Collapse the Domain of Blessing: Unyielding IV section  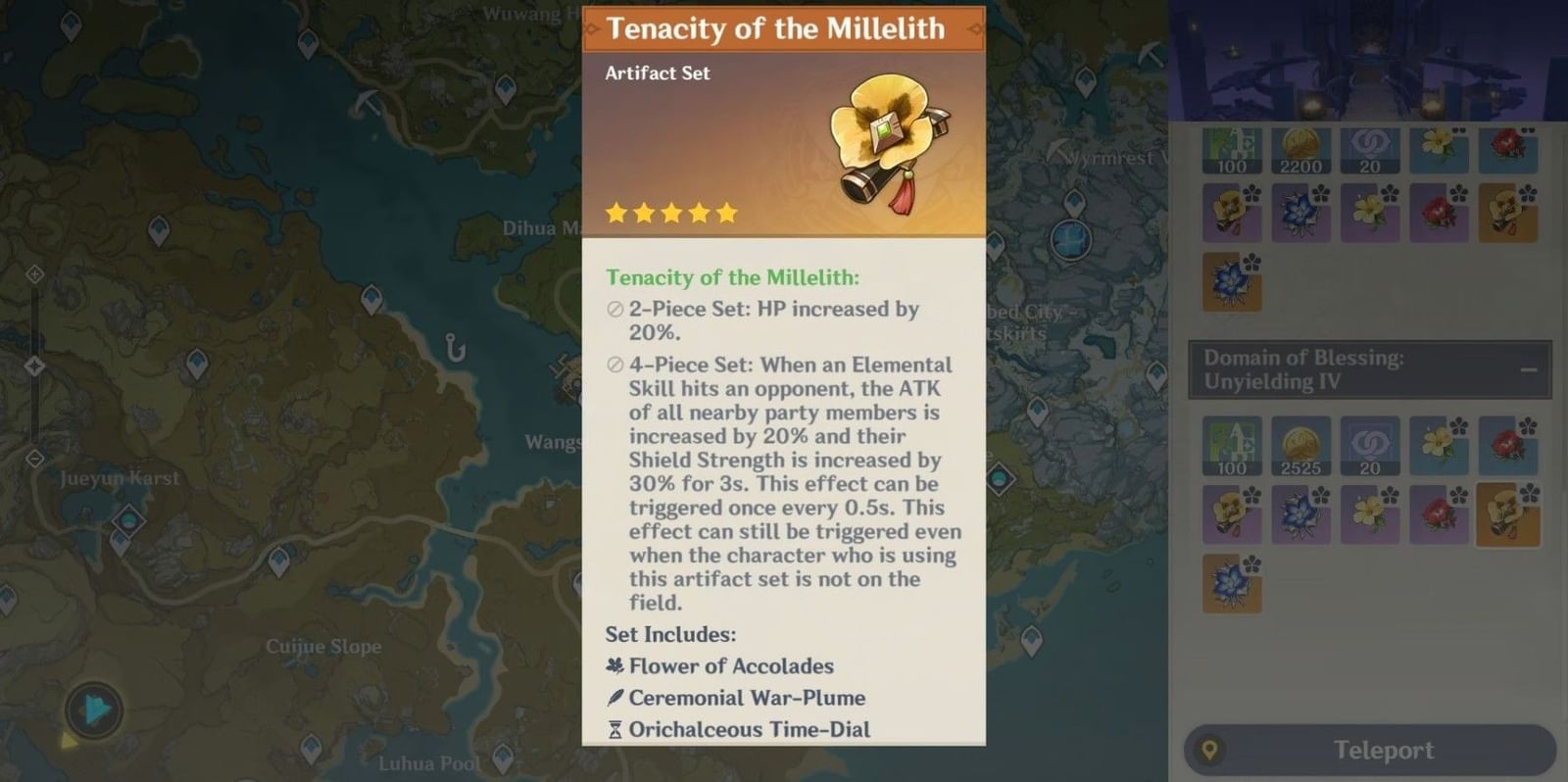click(1528, 369)
